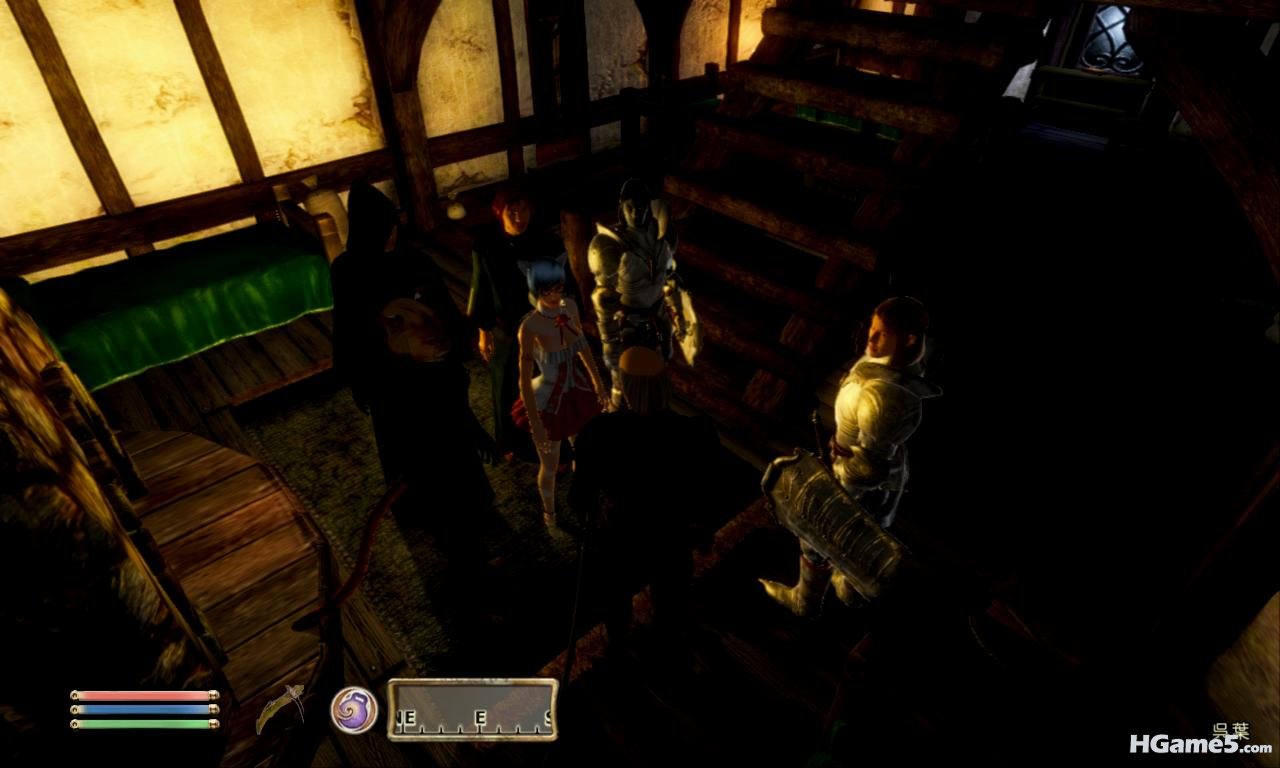Click the compass heading bar
1280x768 pixels.
pyautogui.click(x=472, y=710)
